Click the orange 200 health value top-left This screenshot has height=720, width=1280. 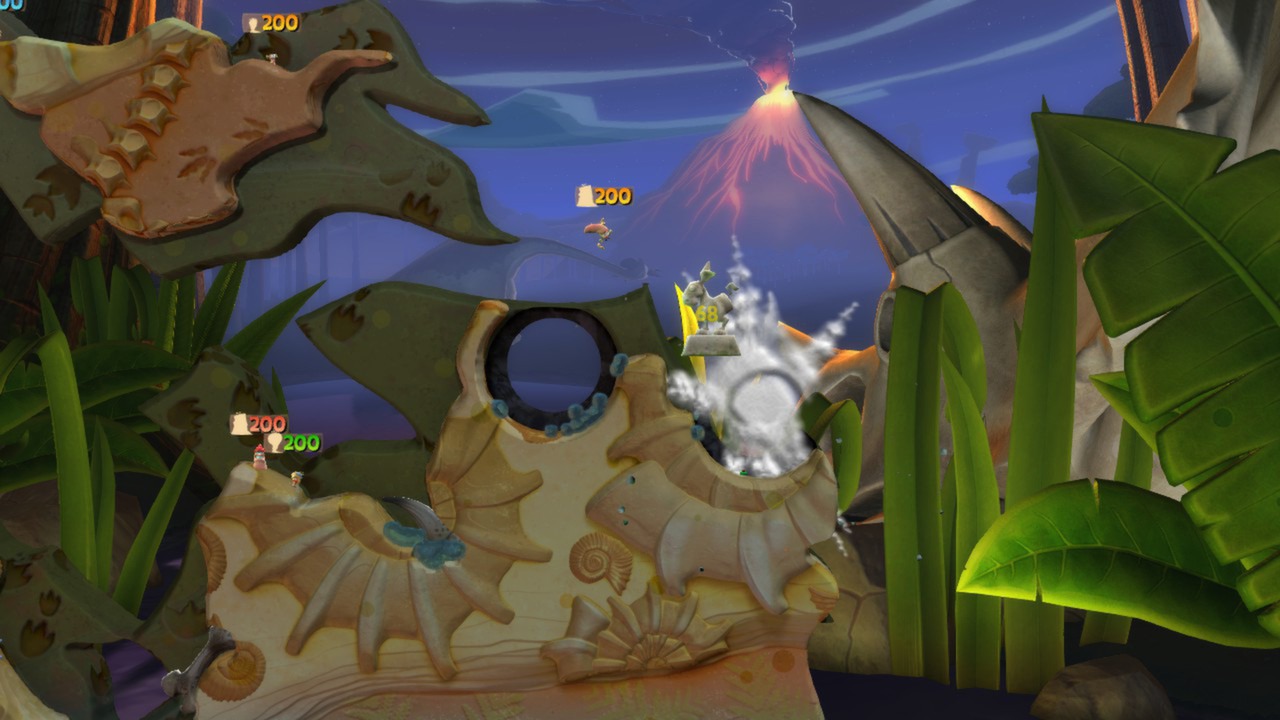coord(279,24)
